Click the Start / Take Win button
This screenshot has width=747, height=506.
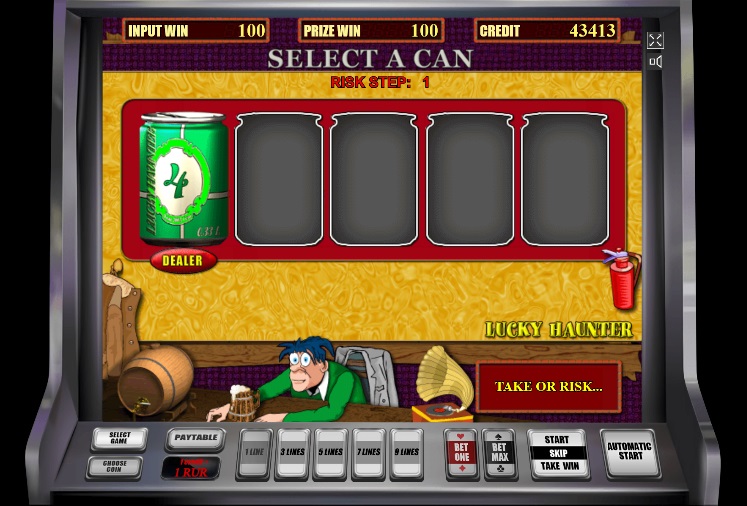[x=557, y=453]
